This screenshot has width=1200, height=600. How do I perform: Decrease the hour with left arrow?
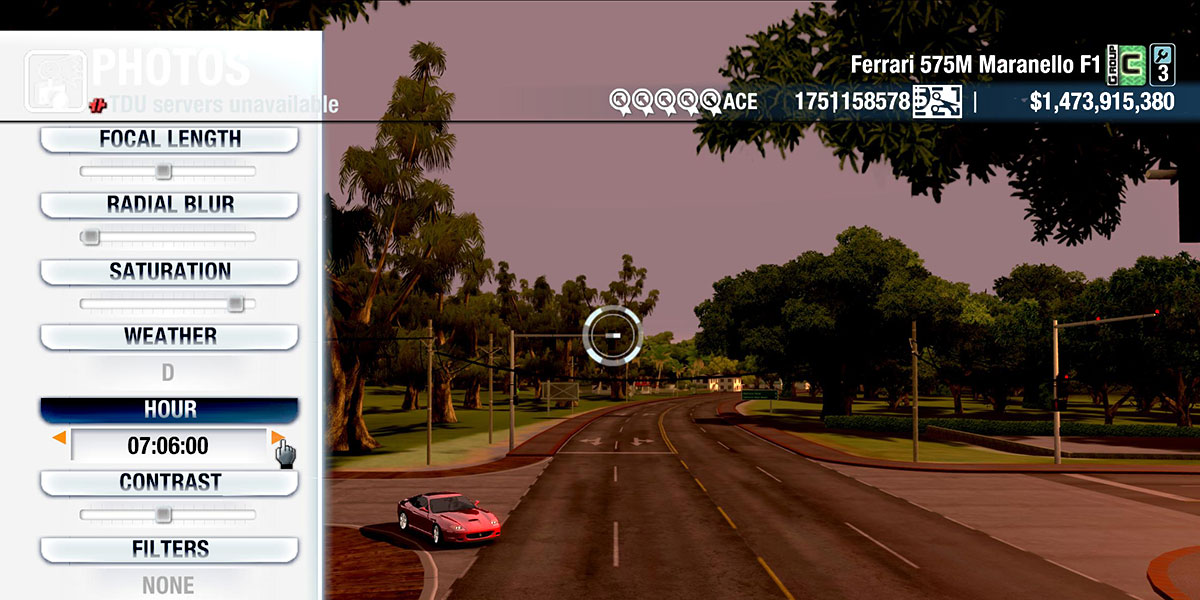pos(60,438)
